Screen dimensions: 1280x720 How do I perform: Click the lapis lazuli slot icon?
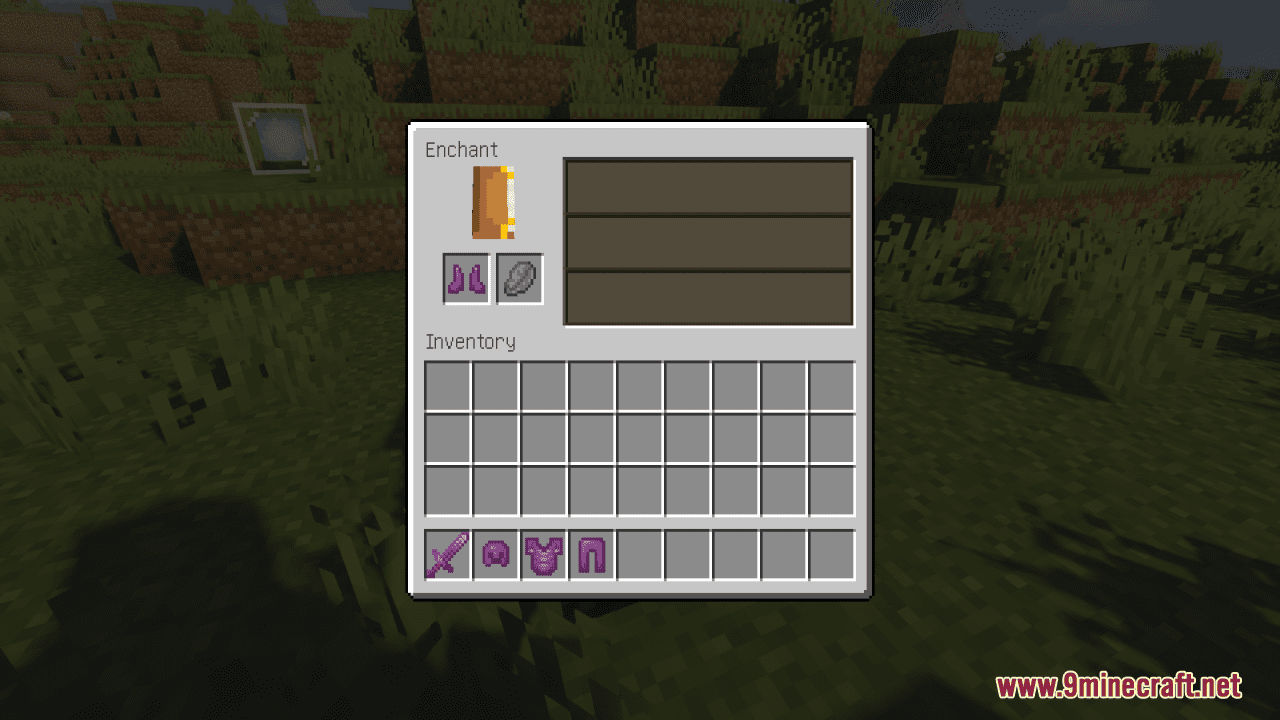519,279
